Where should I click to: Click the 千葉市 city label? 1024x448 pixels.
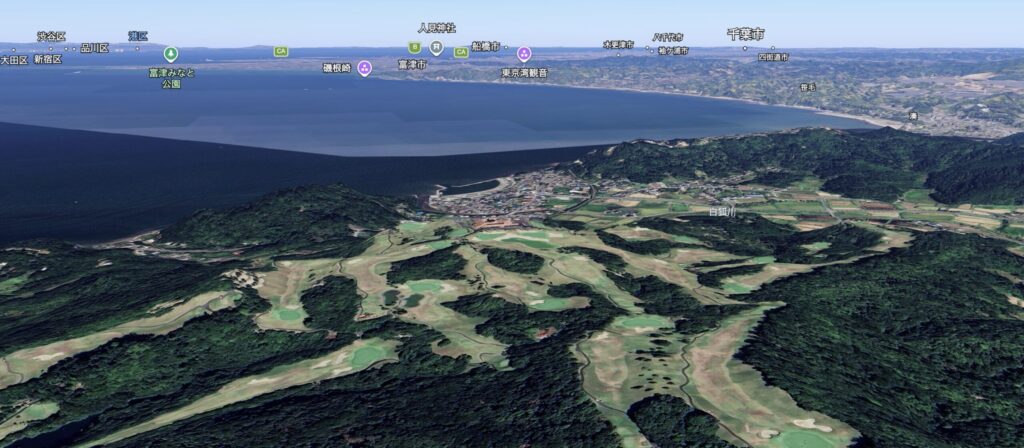[x=745, y=34]
